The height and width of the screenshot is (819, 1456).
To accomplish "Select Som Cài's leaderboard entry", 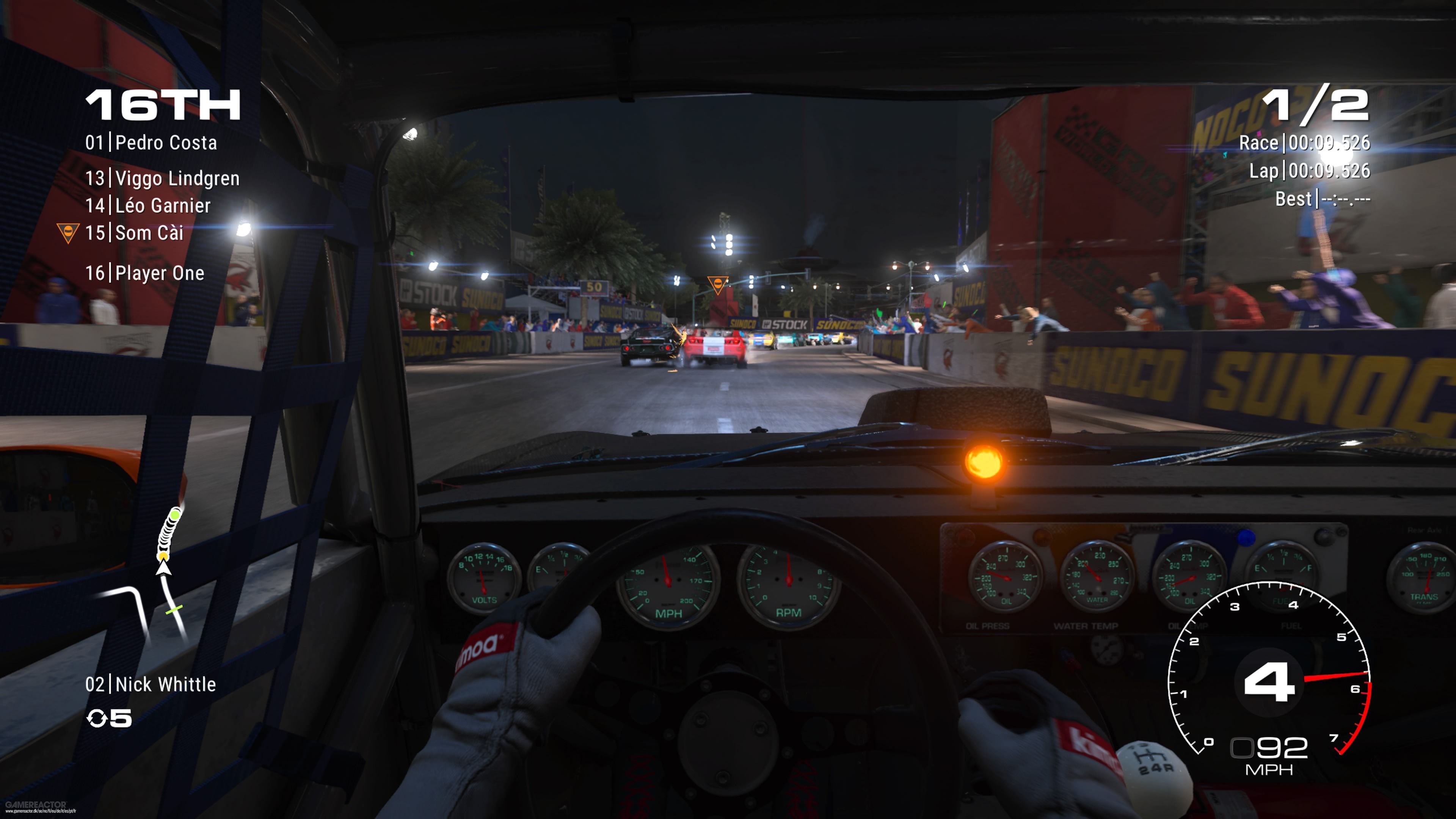I will click(x=134, y=233).
